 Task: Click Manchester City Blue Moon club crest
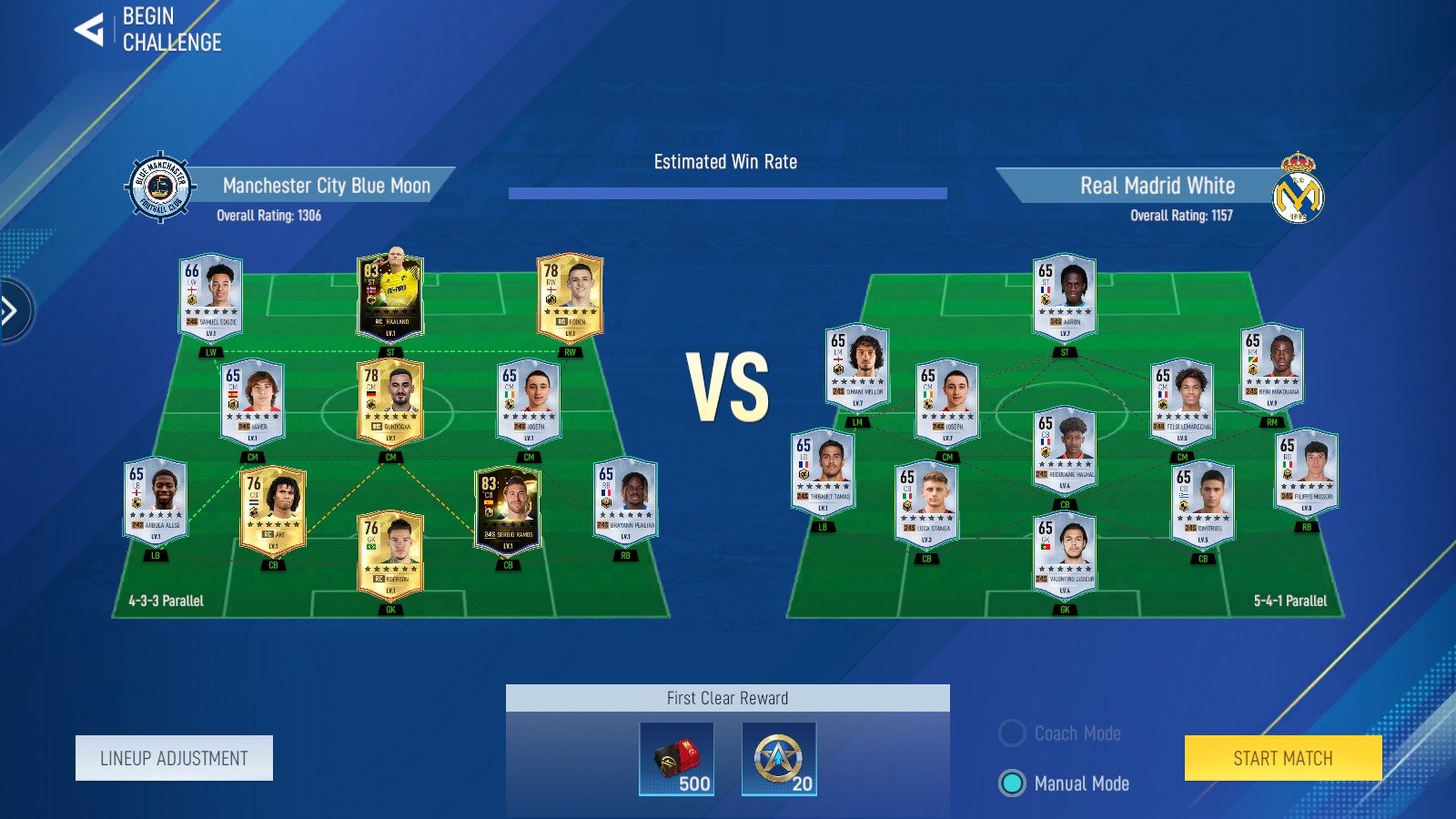click(160, 187)
